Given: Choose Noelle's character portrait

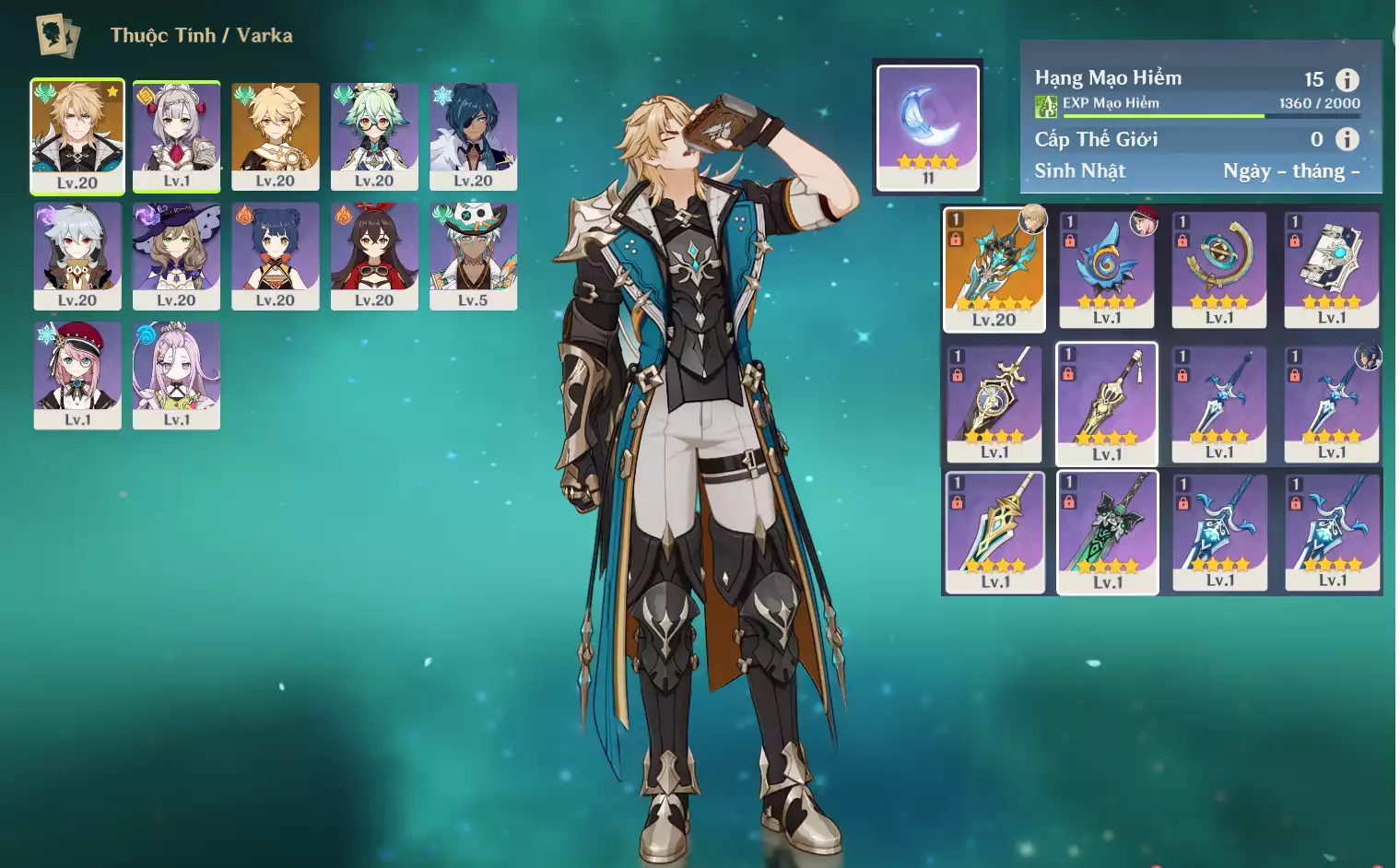Looking at the screenshot, I should click(176, 135).
